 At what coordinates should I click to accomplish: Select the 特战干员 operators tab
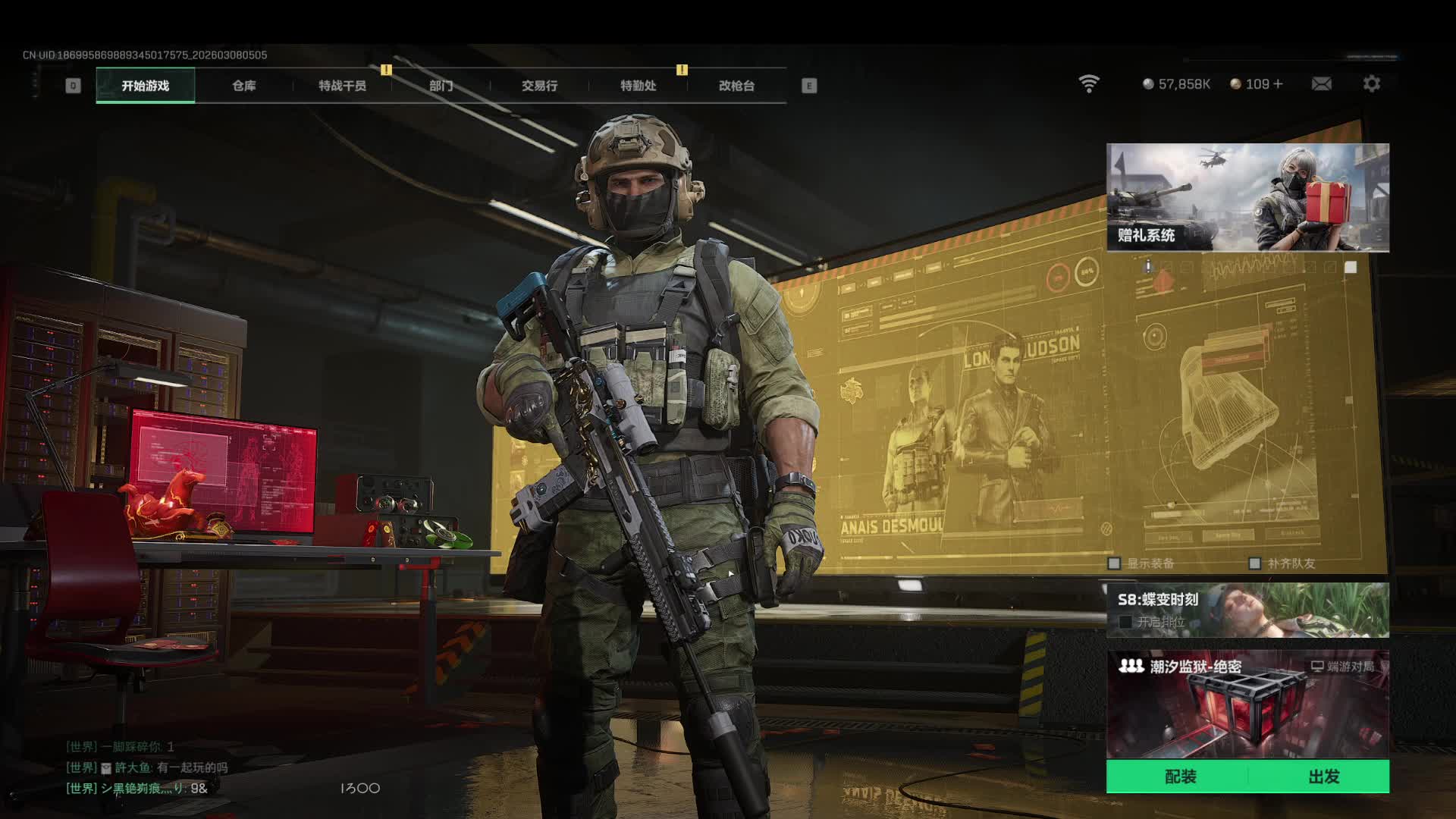point(342,86)
